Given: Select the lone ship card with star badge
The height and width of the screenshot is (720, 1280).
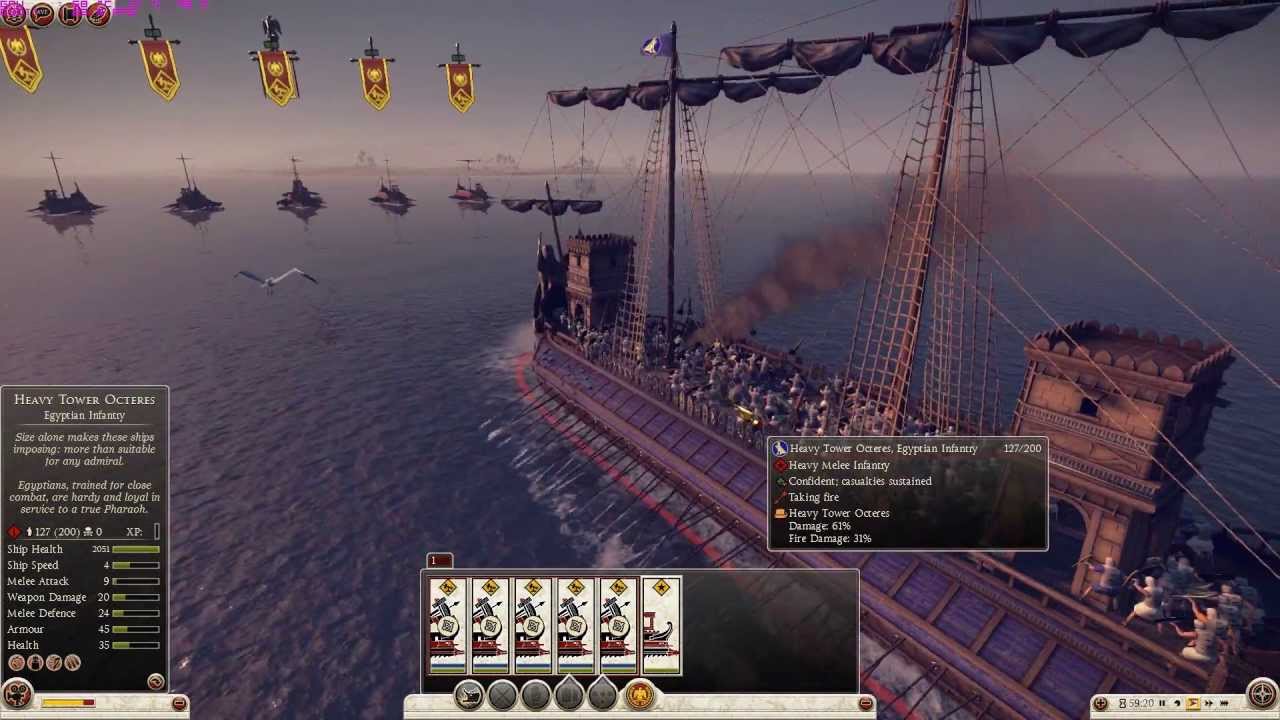Looking at the screenshot, I should (x=661, y=626).
